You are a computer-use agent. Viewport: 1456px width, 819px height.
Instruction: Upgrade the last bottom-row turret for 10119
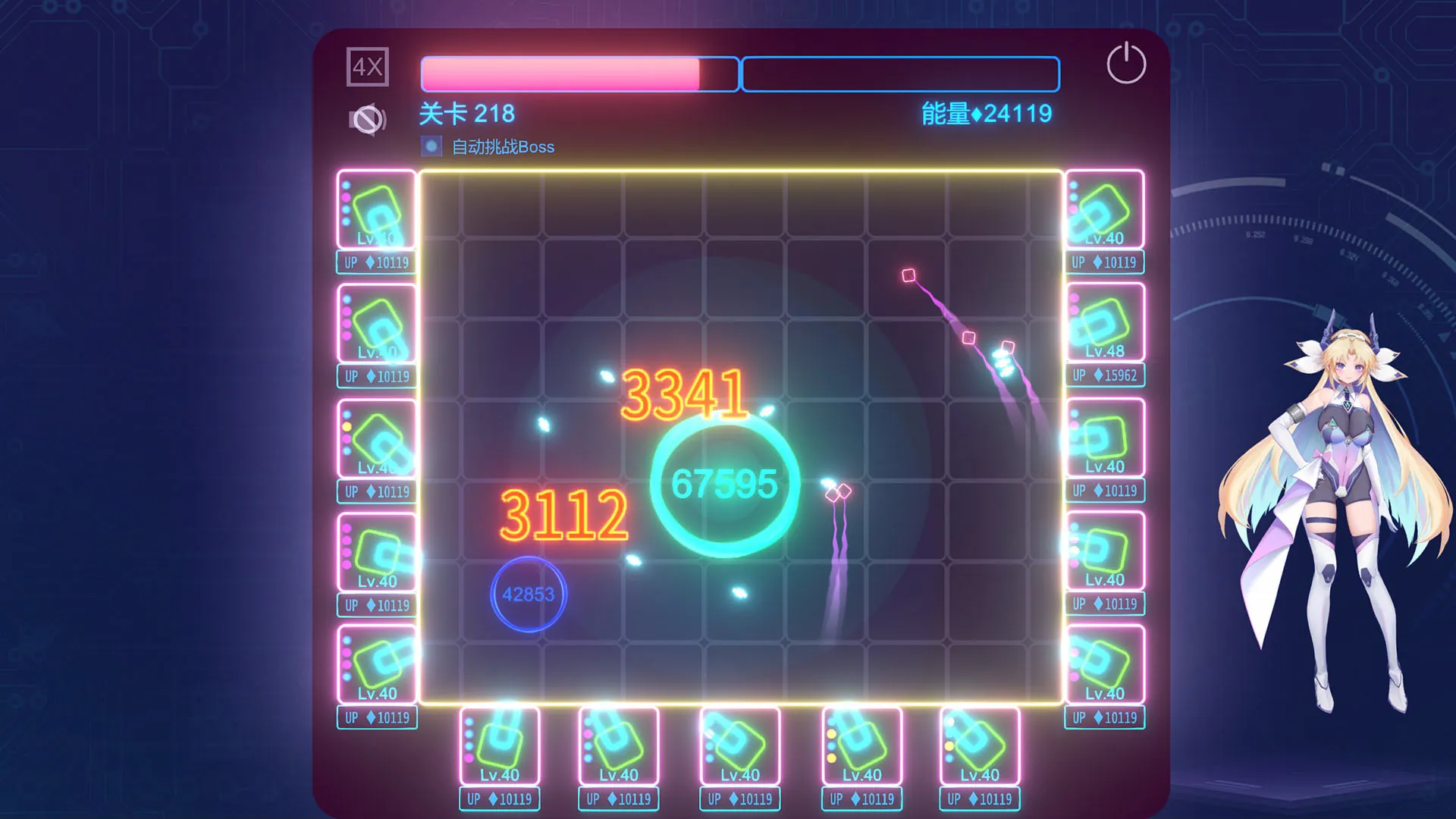pyautogui.click(x=979, y=799)
